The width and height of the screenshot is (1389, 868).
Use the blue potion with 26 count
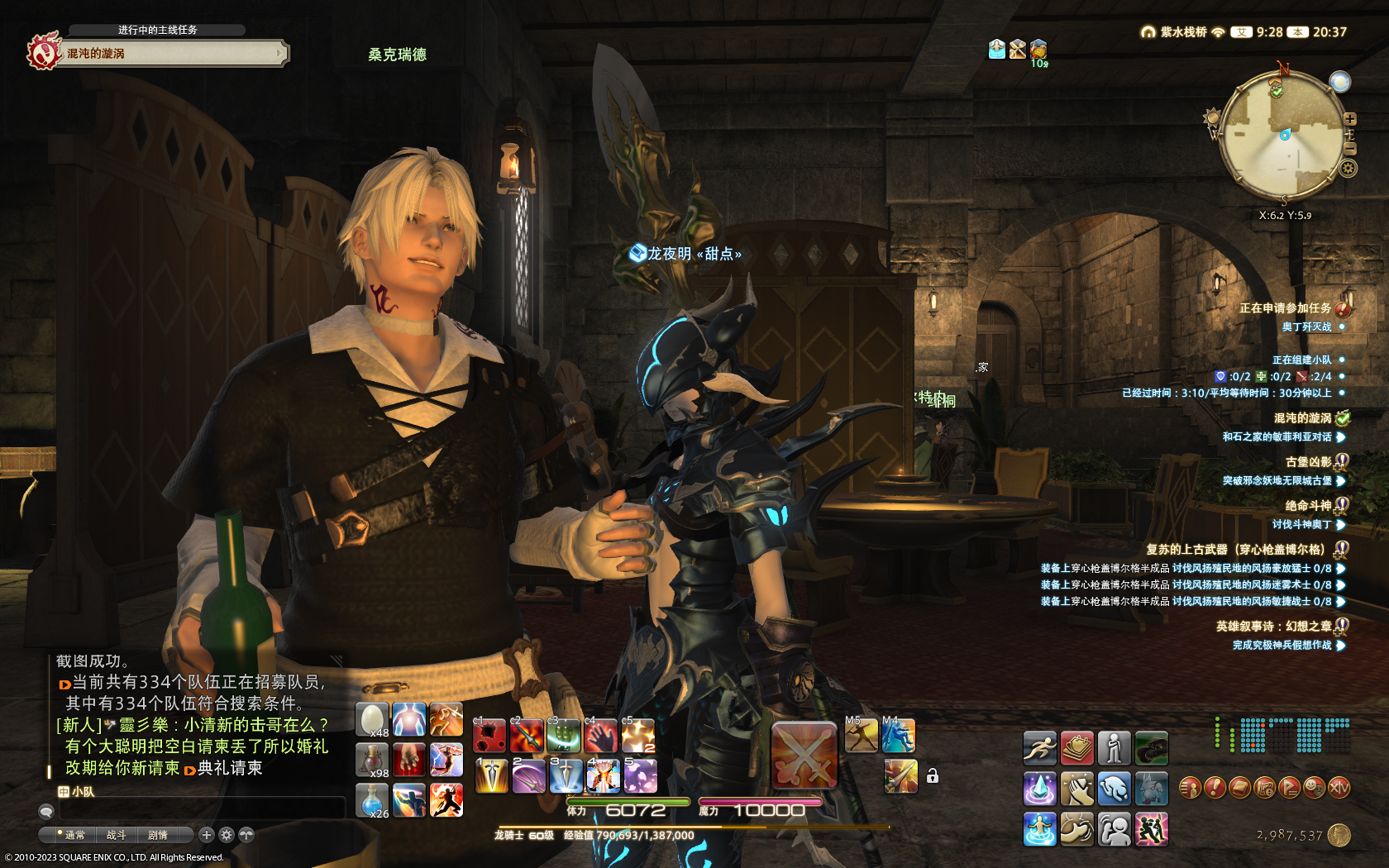point(372,800)
